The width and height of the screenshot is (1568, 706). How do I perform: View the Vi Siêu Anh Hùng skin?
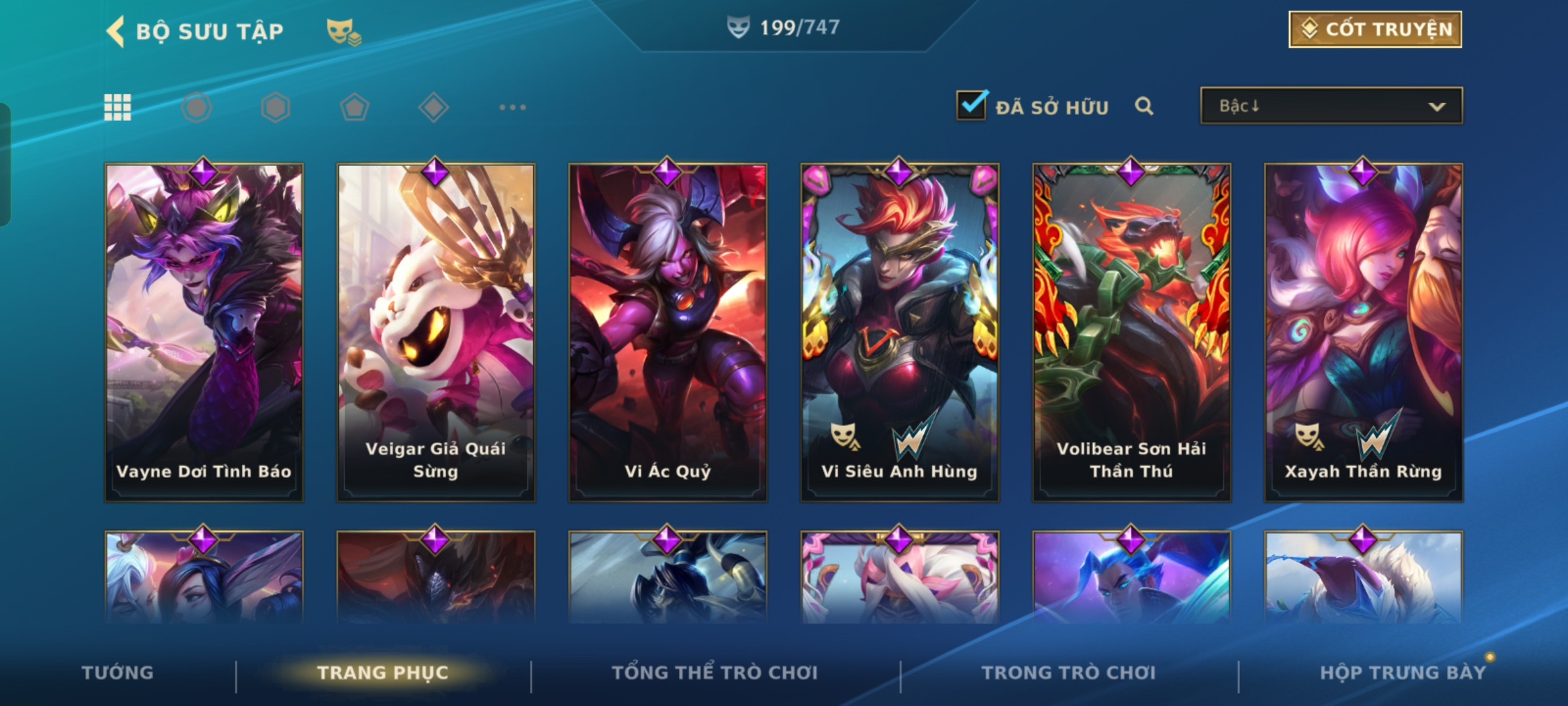point(900,332)
